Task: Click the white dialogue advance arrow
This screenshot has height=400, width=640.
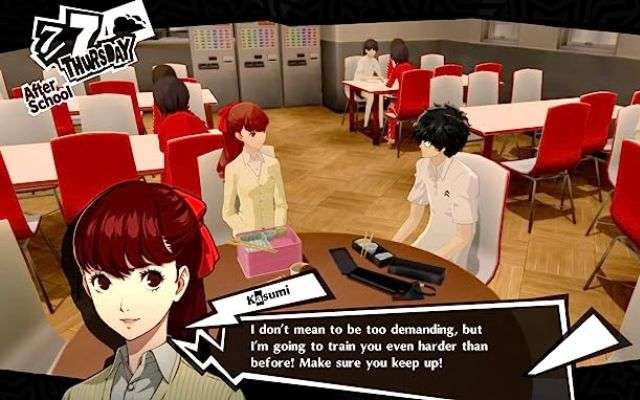Action: coord(578,343)
